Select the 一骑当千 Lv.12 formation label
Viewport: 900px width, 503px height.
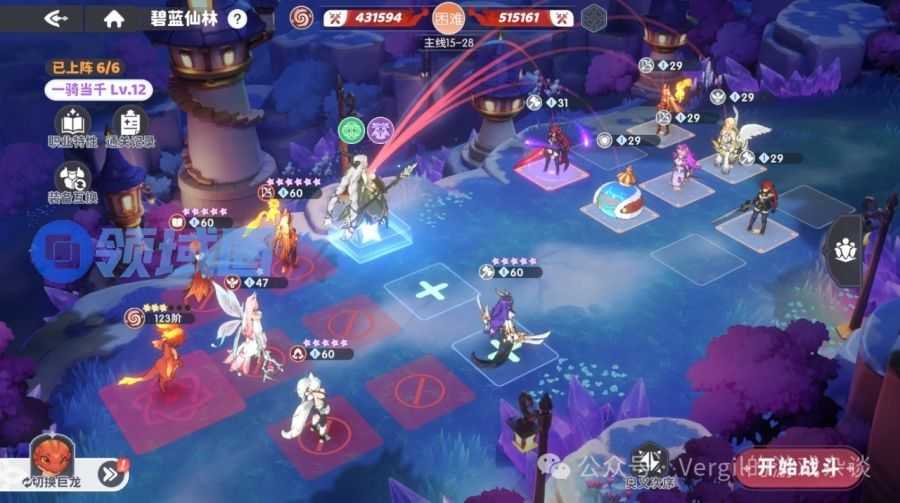[99, 90]
